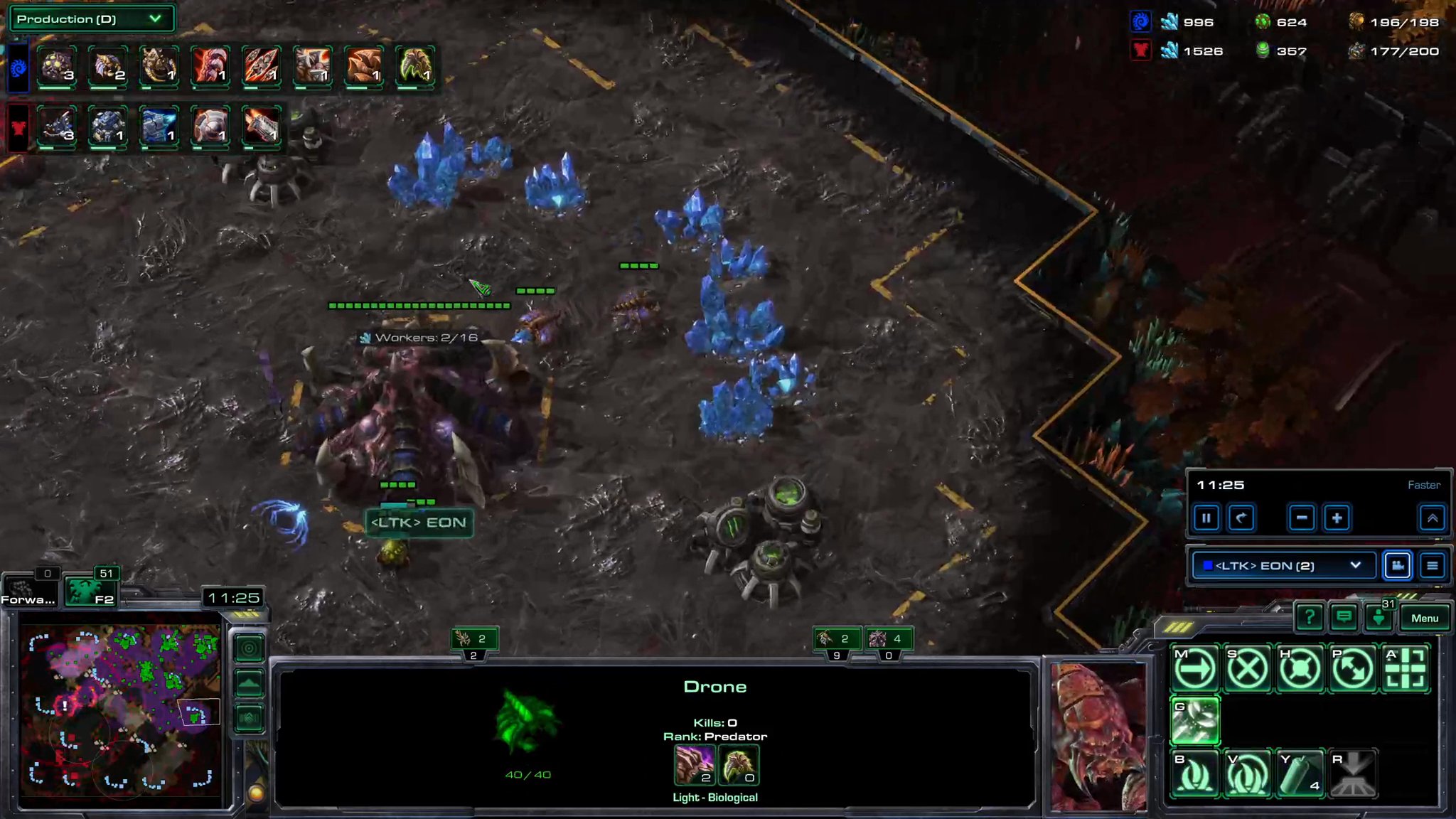Open the Production (D) dropdown

point(91,19)
